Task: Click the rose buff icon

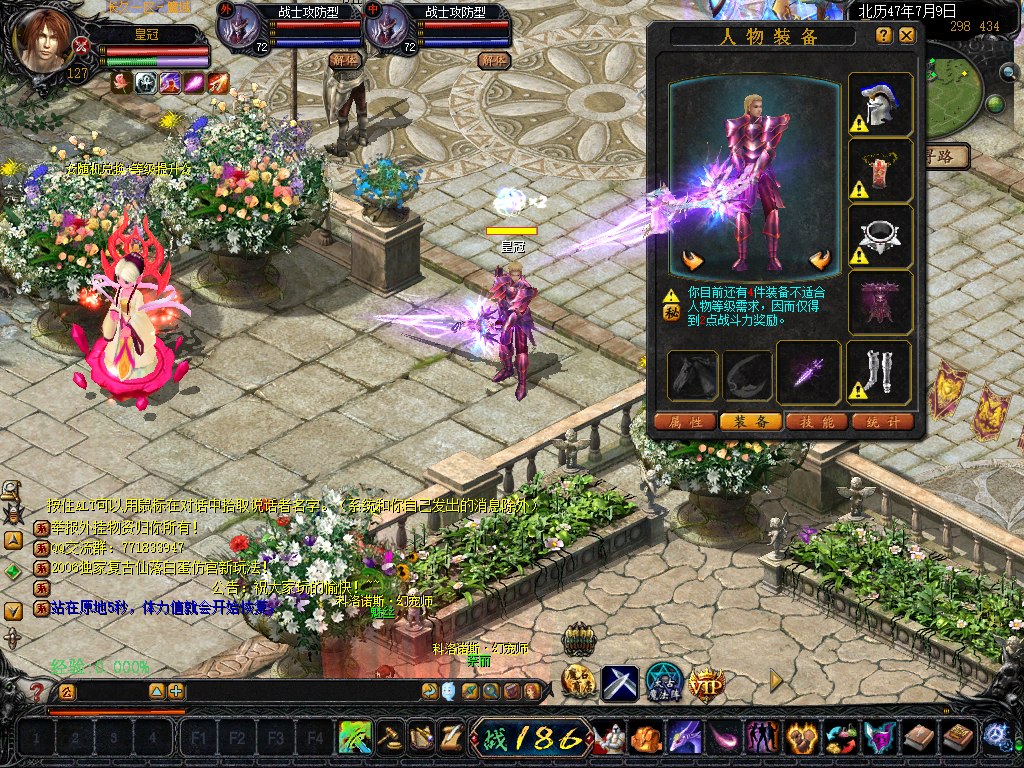Action: point(122,83)
